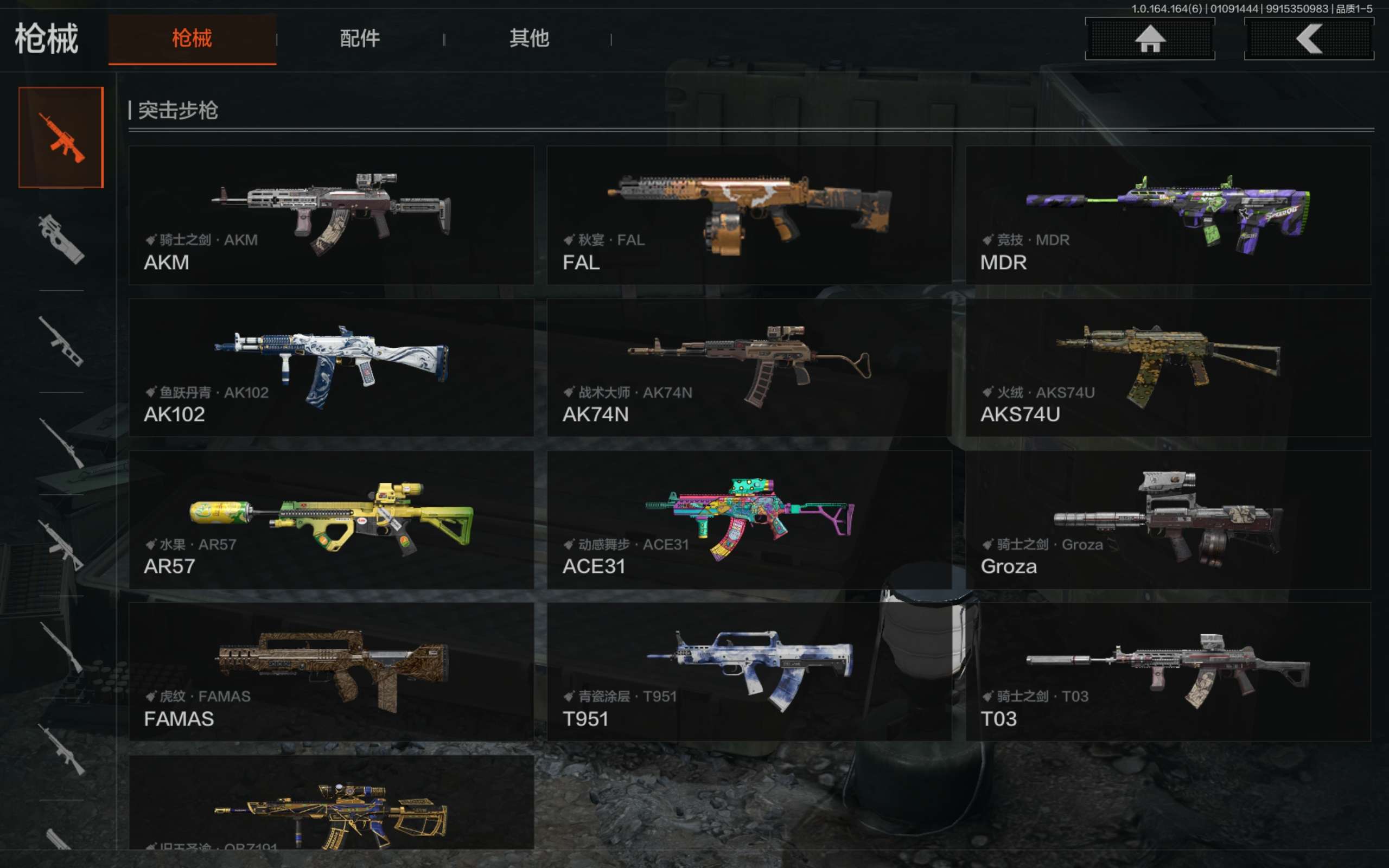Screen dimensions: 1389x868
Task: Pick the AKM weapon tile
Action: 331,215
